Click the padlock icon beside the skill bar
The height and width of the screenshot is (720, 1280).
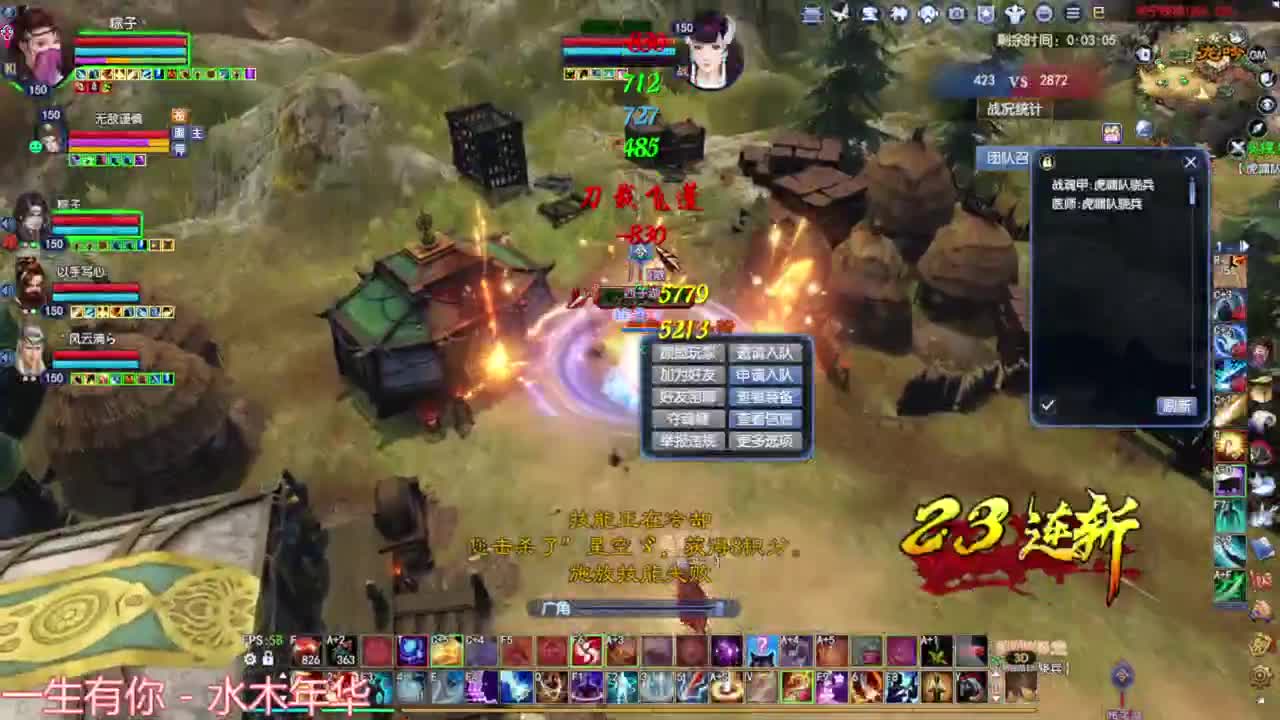coord(268,658)
